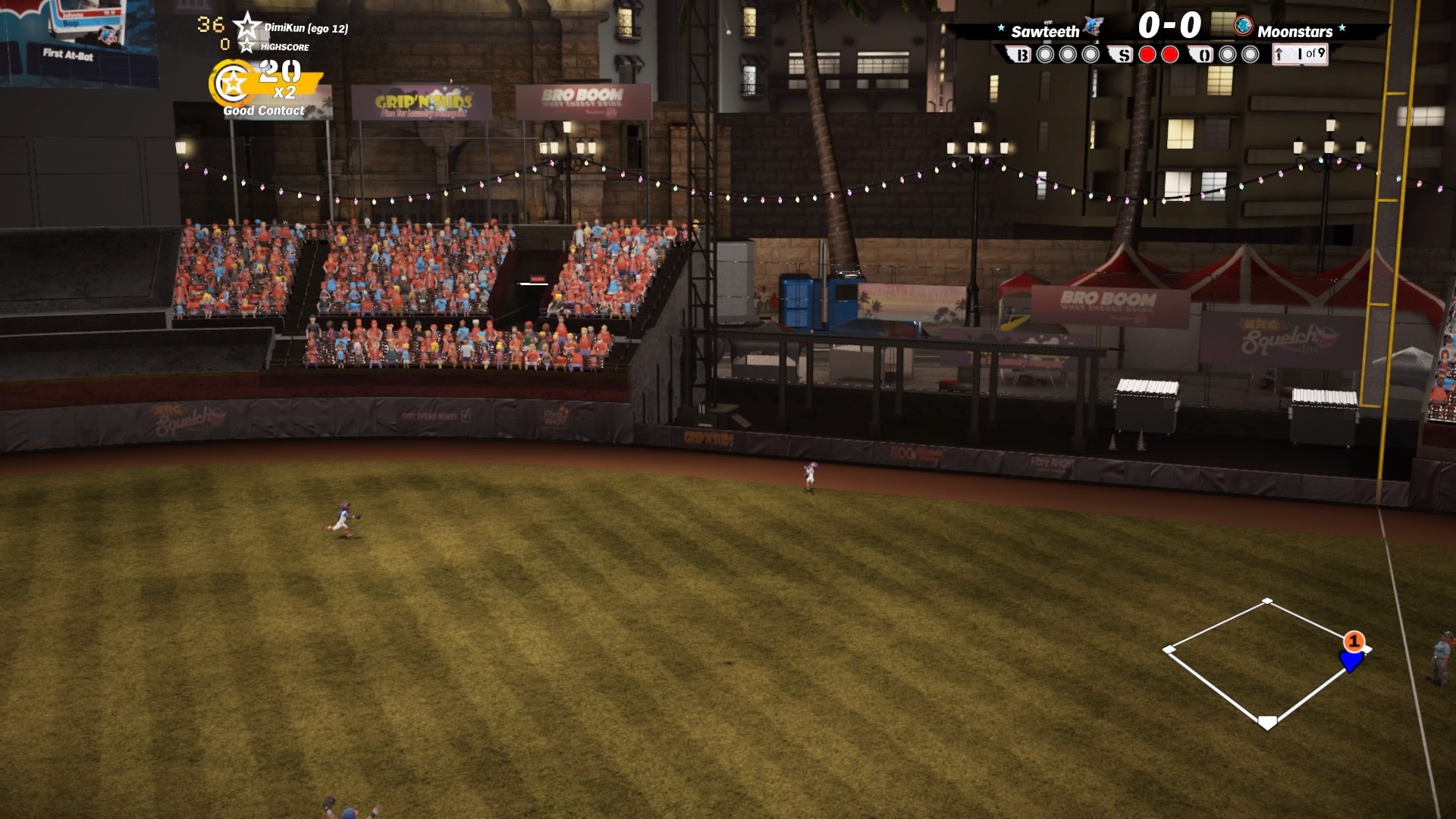Click the O (outs) letter on the scoreboard
The image size is (1456, 819).
(1204, 53)
